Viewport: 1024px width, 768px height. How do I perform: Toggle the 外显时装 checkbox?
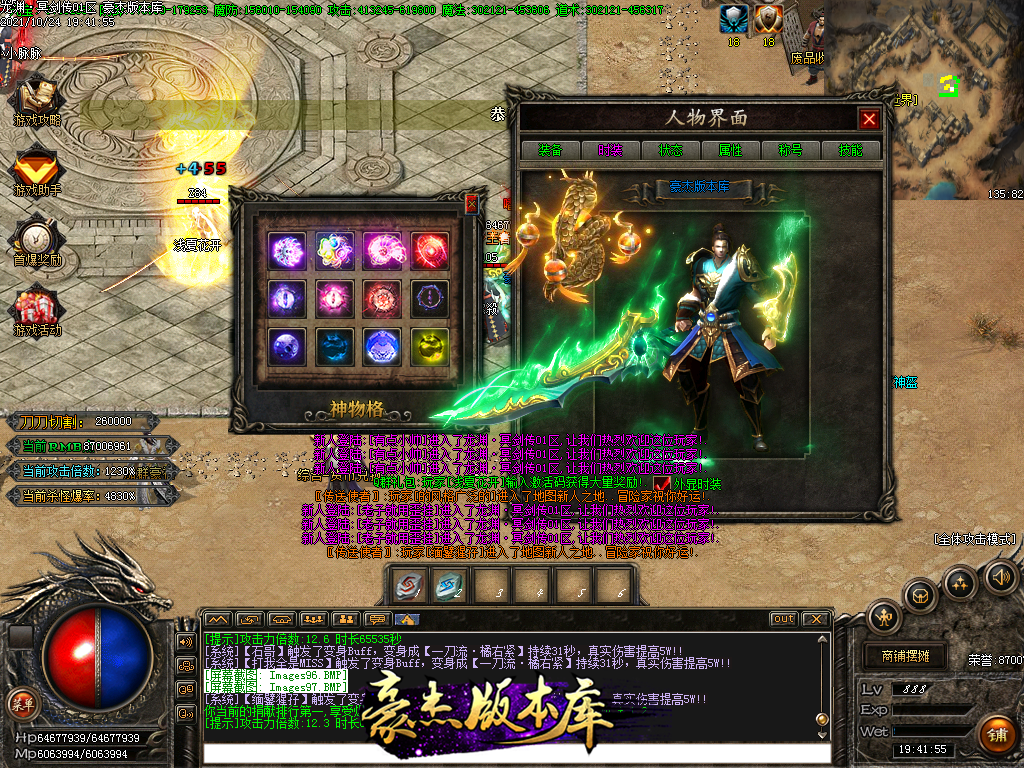(662, 484)
